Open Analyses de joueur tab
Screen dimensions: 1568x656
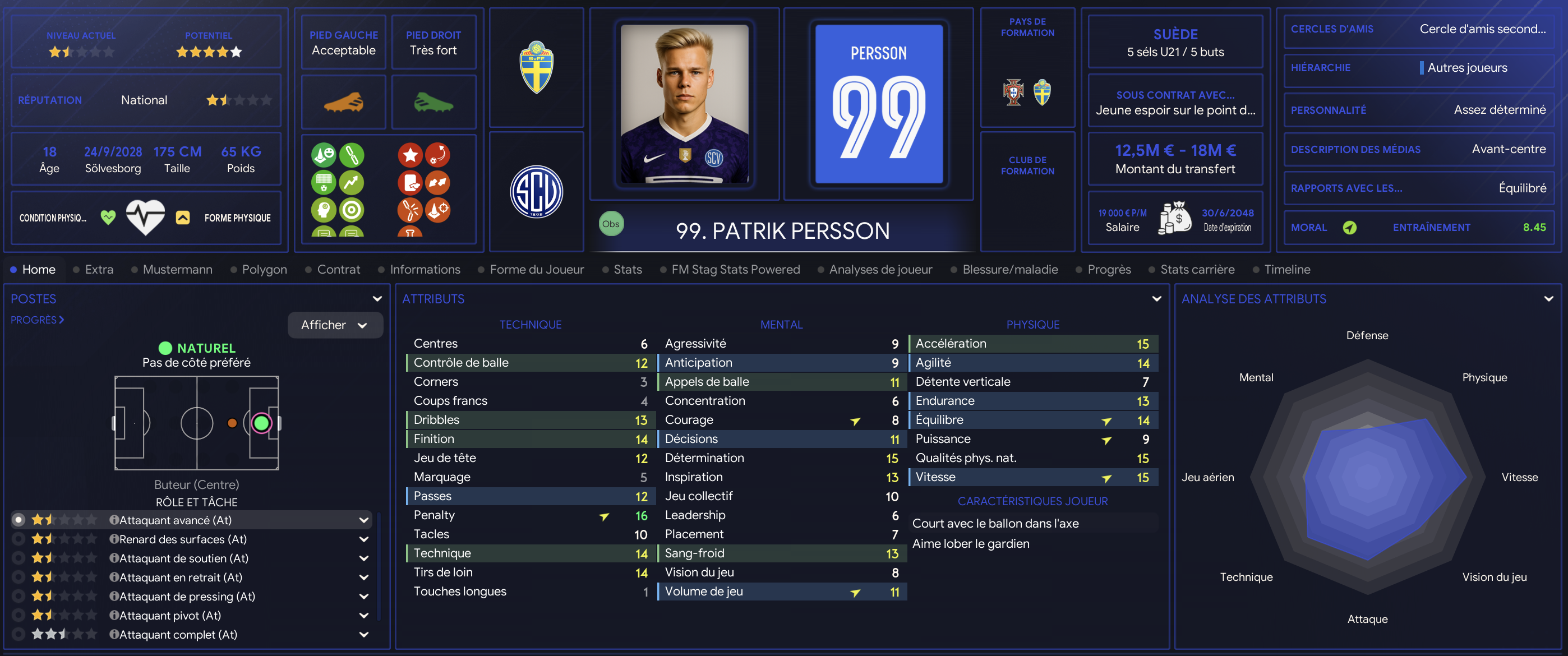880,269
